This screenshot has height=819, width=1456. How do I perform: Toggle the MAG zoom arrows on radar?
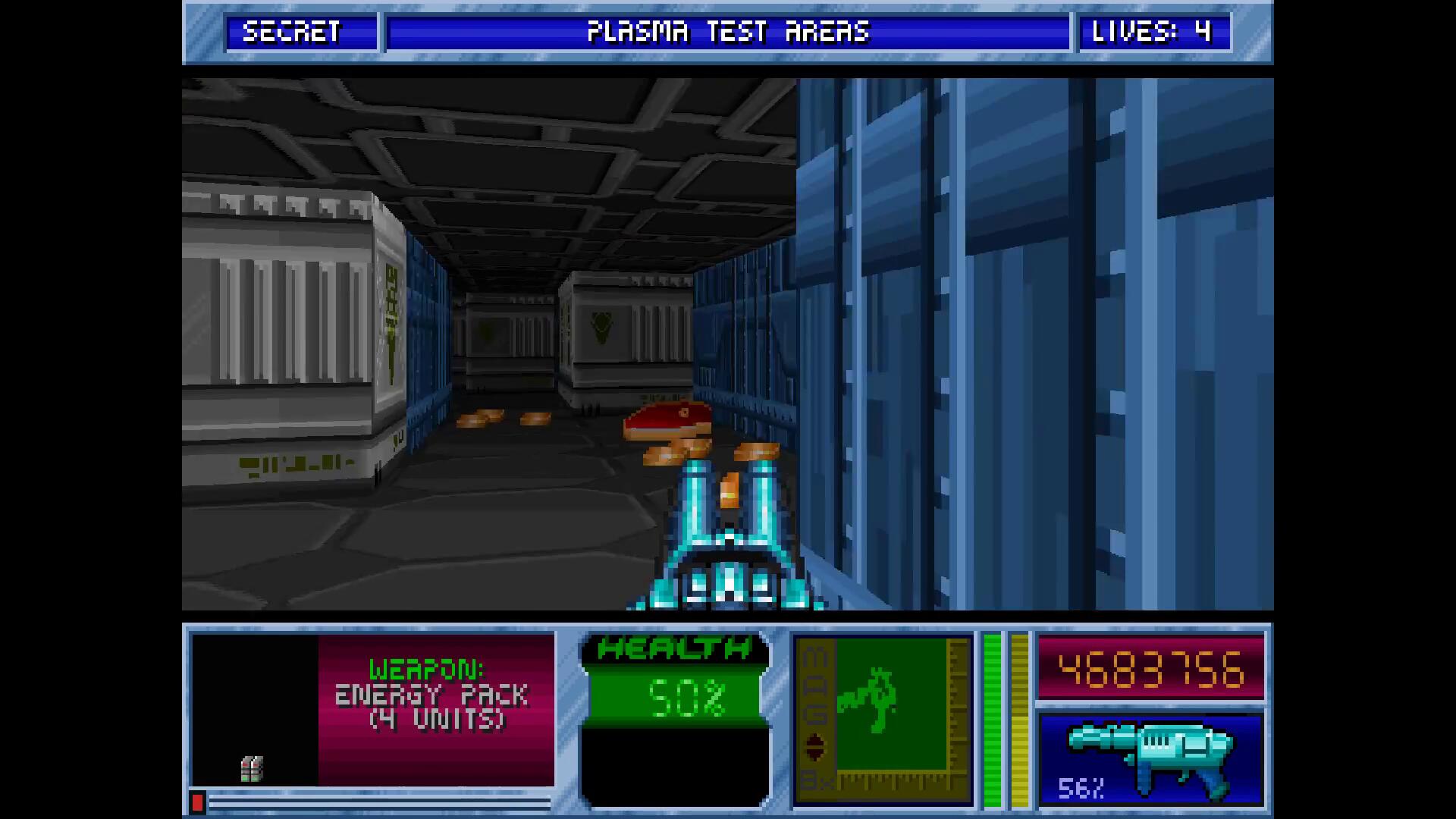814,747
